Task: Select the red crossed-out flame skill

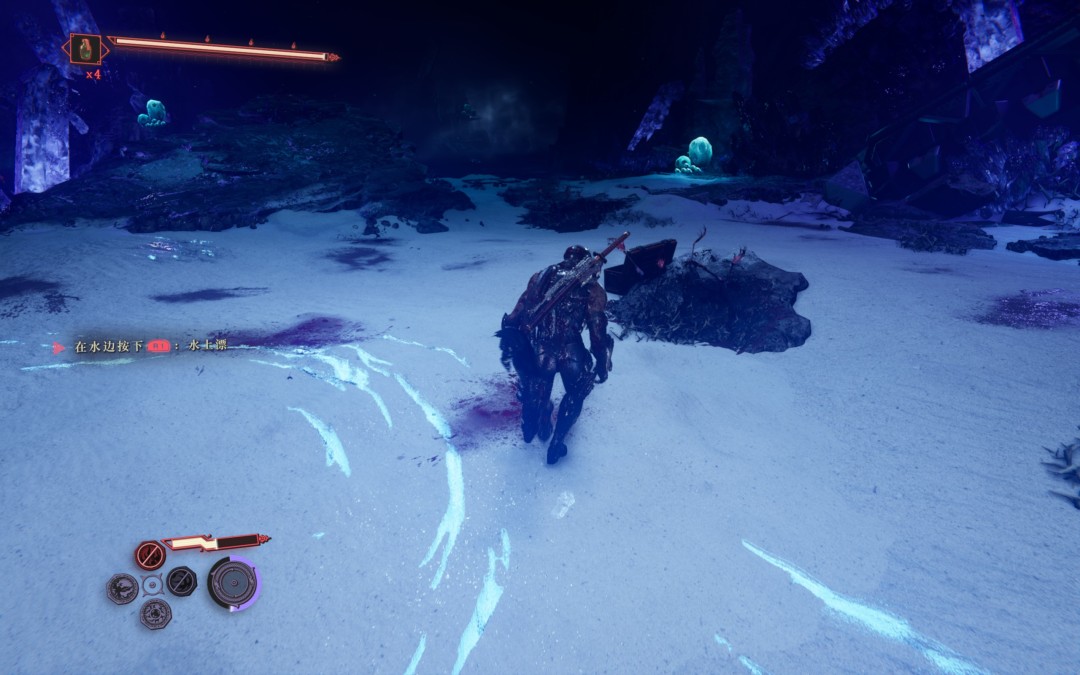Action: [x=150, y=555]
